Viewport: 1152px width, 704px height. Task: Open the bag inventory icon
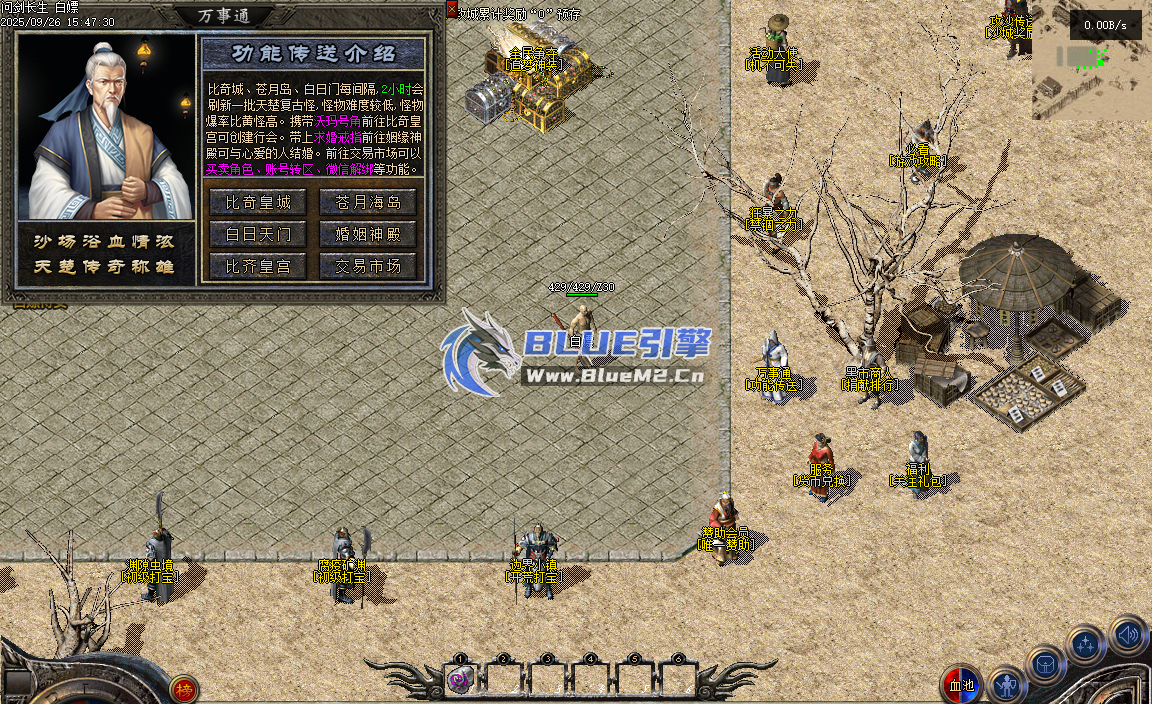coord(1045,664)
